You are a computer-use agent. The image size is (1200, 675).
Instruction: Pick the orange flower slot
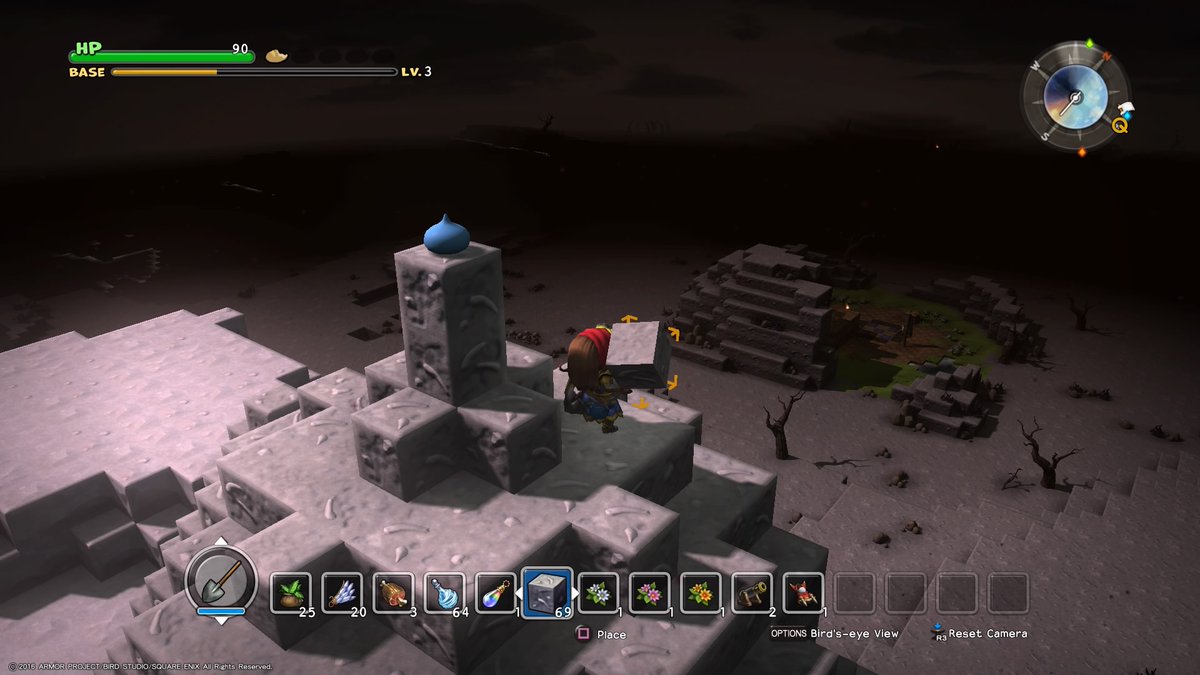(700, 593)
